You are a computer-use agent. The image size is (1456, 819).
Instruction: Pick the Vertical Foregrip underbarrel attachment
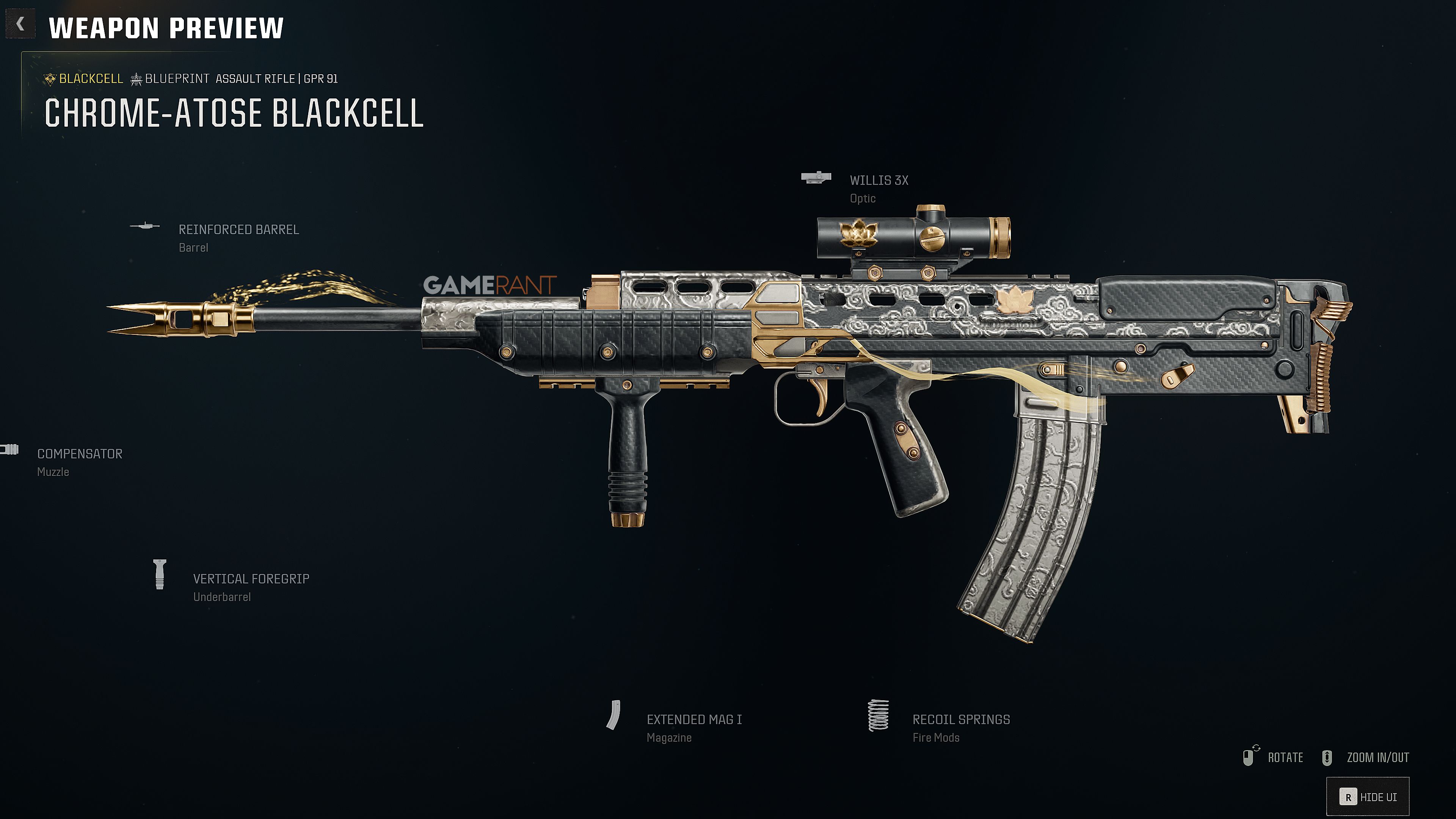pyautogui.click(x=251, y=579)
